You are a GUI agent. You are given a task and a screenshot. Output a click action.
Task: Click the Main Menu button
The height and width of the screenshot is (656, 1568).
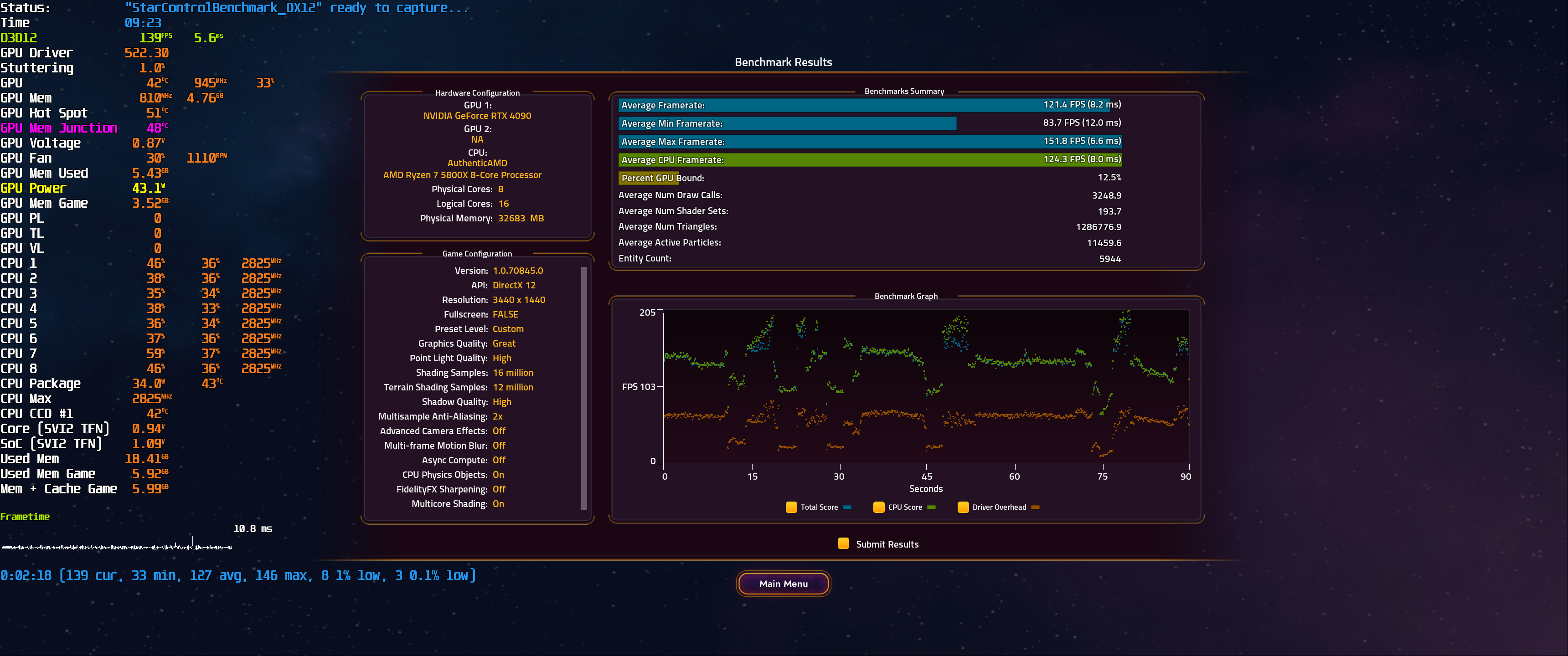(783, 583)
